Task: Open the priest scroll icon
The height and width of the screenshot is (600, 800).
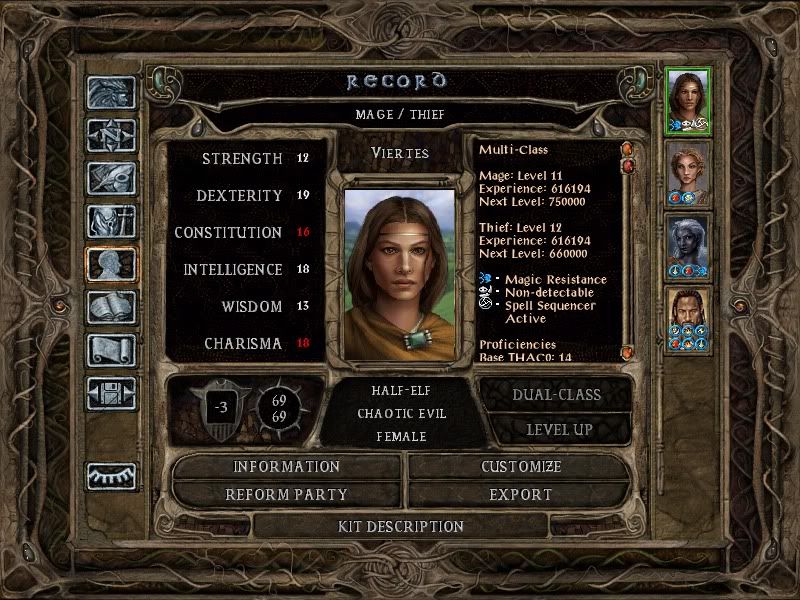Action: [111, 350]
